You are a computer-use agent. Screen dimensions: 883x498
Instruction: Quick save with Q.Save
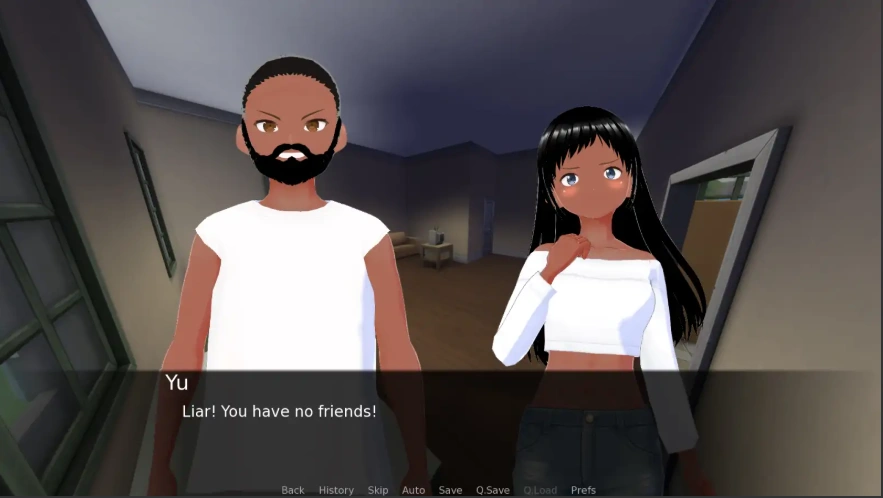click(x=493, y=490)
